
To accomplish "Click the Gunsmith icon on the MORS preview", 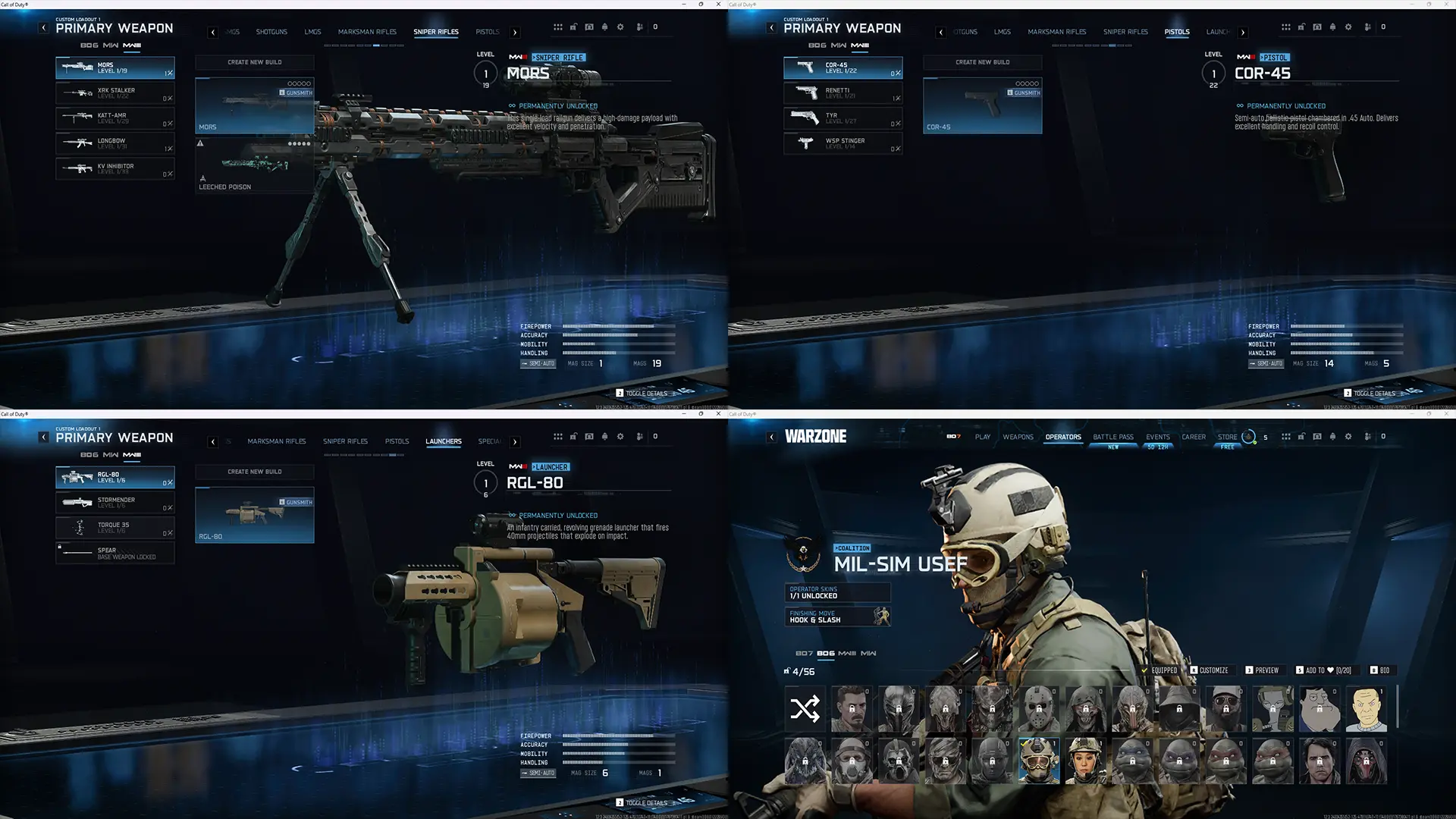I will (281, 93).
